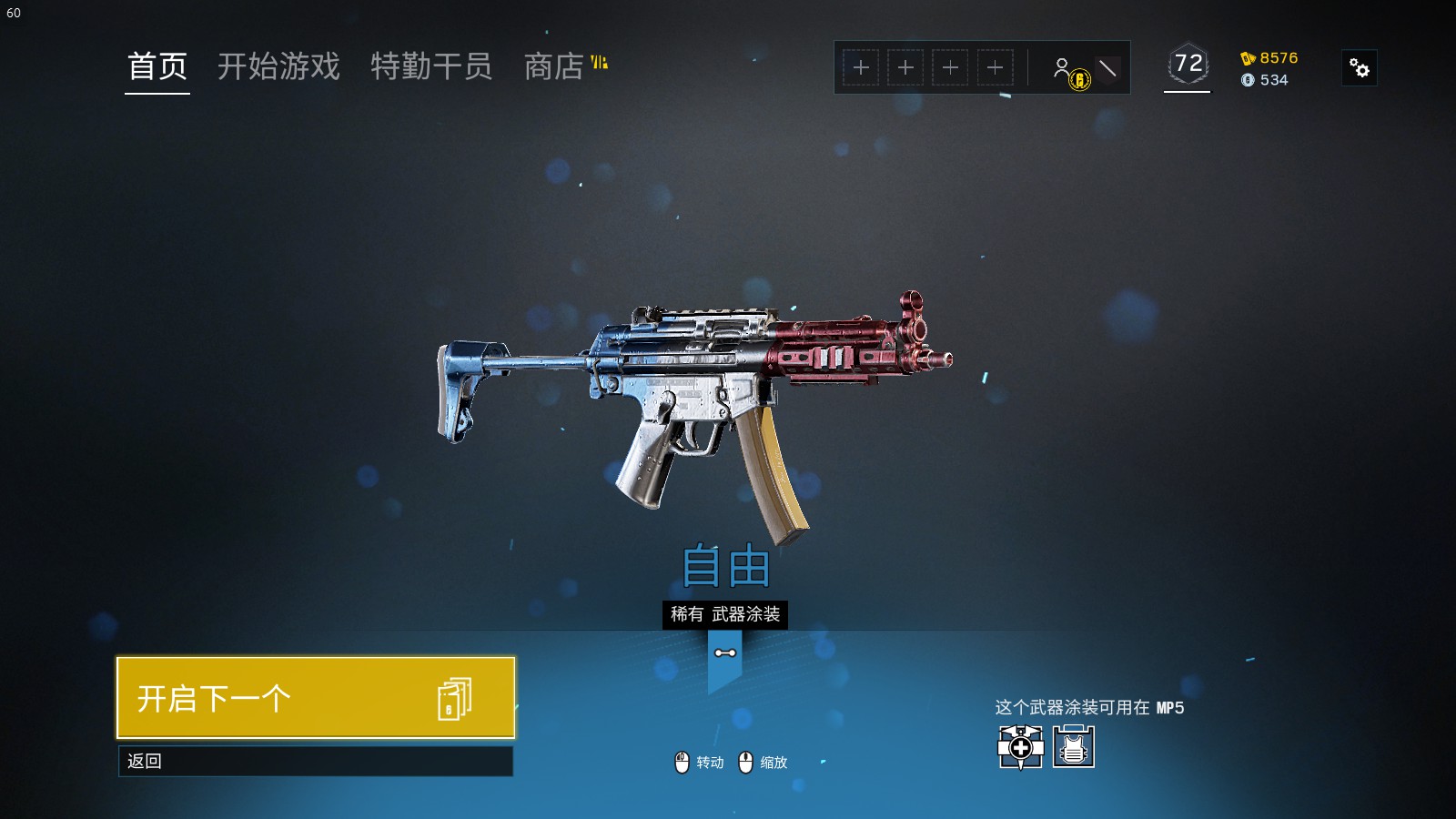1456x819 pixels.
Task: Click the 开启下一个 open next button
Action: (316, 698)
